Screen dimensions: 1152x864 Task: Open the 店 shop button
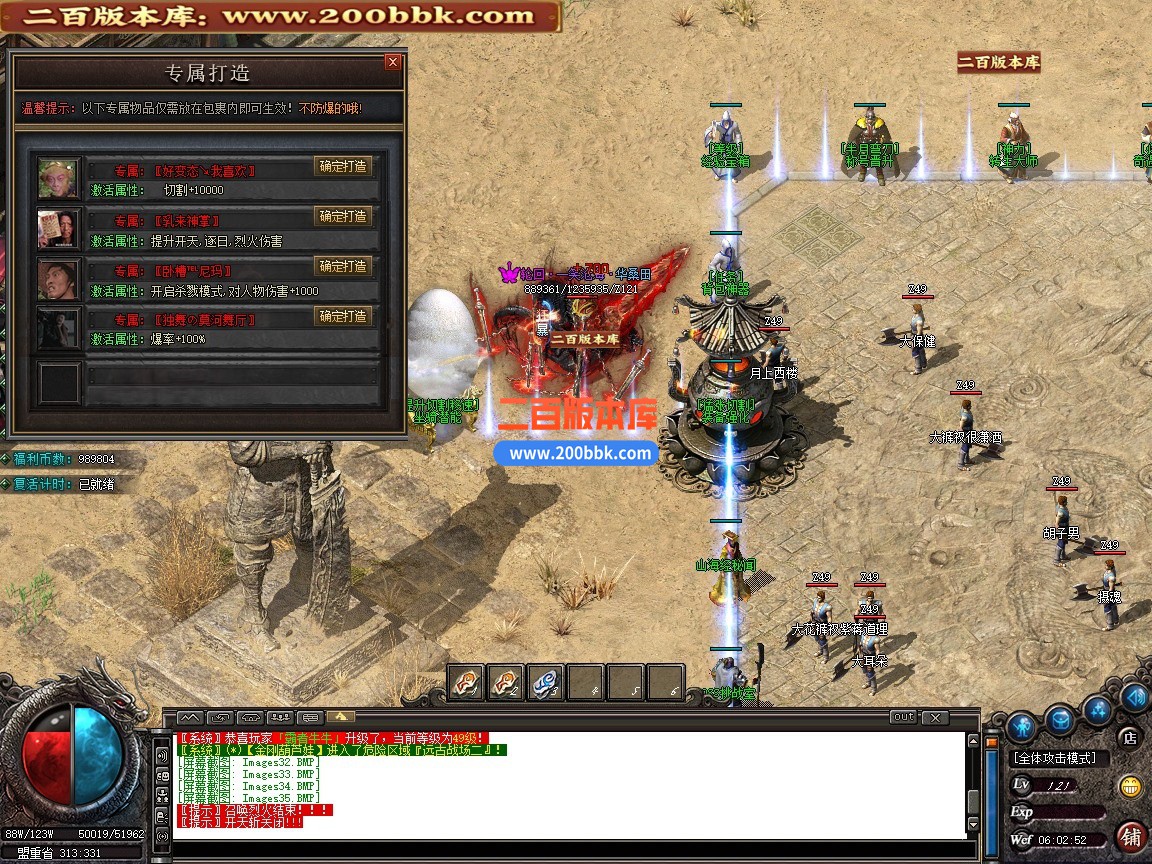1129,737
